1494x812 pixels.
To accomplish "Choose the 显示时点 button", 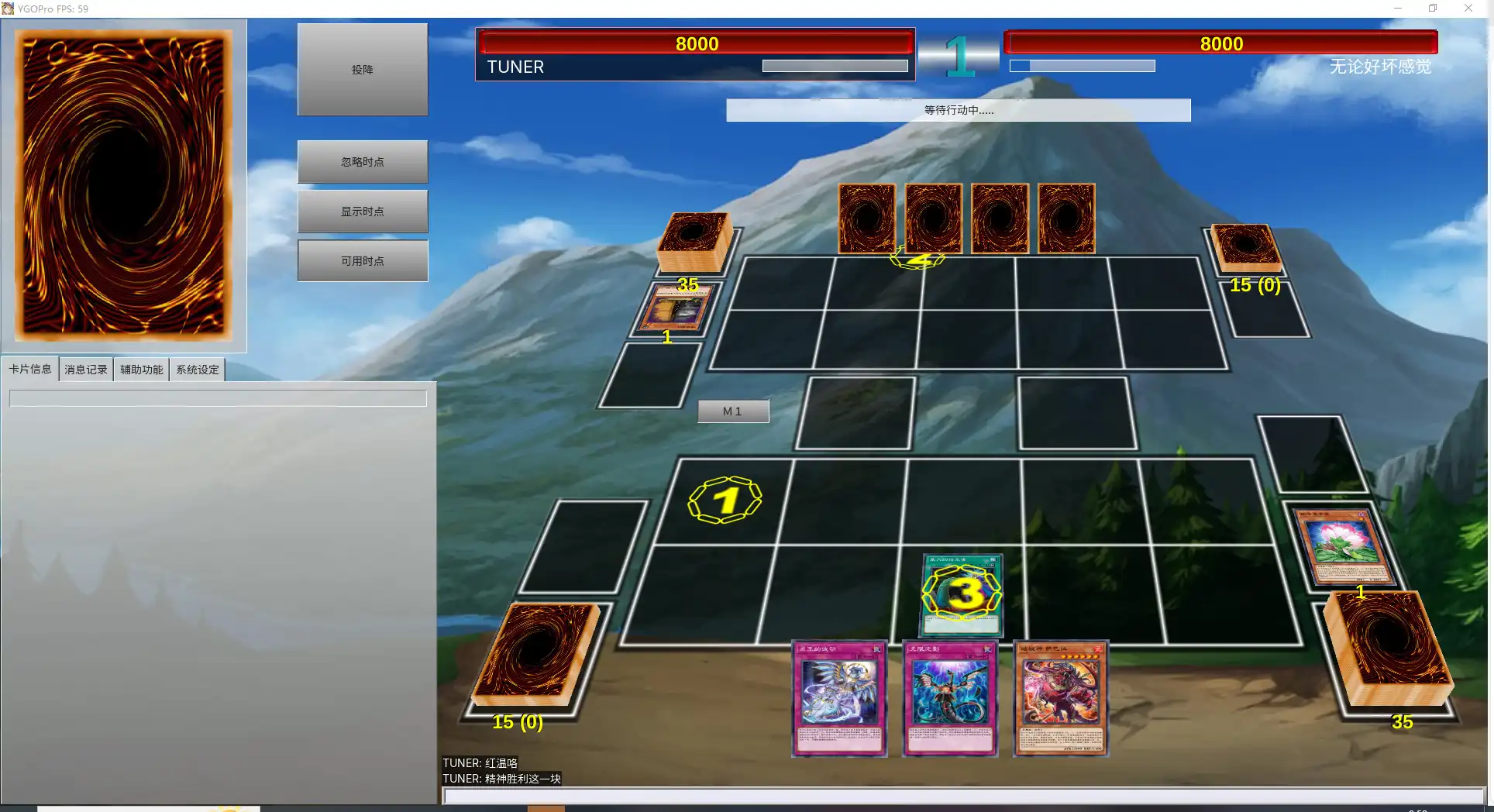I will [x=362, y=212].
